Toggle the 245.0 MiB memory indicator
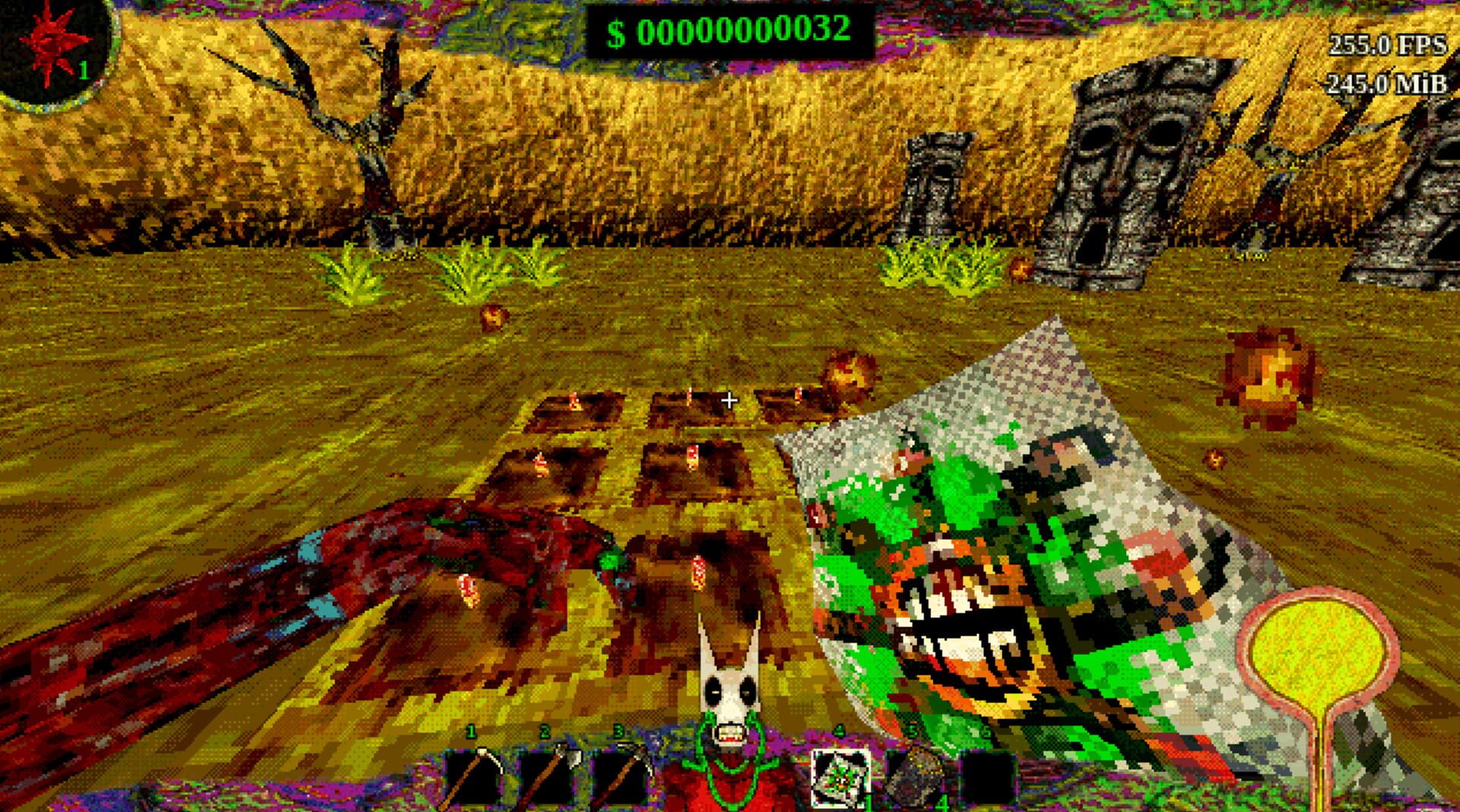 point(1384,85)
